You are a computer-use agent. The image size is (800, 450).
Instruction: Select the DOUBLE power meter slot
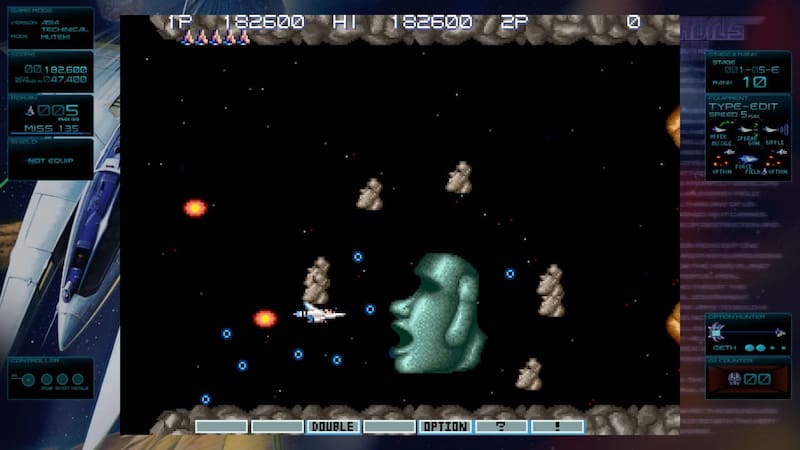[x=333, y=426]
